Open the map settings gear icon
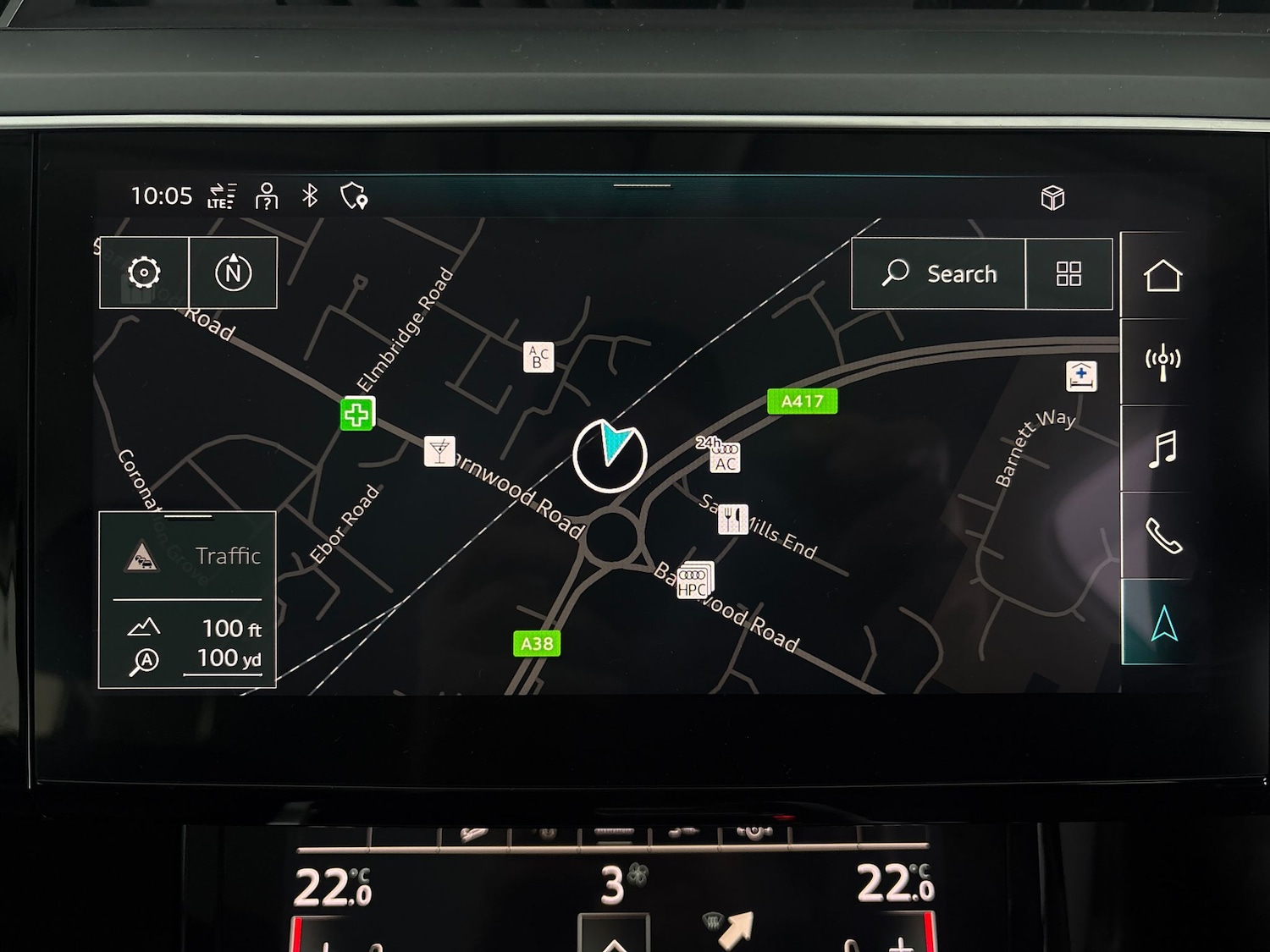Viewport: 1270px width, 952px height. [143, 272]
